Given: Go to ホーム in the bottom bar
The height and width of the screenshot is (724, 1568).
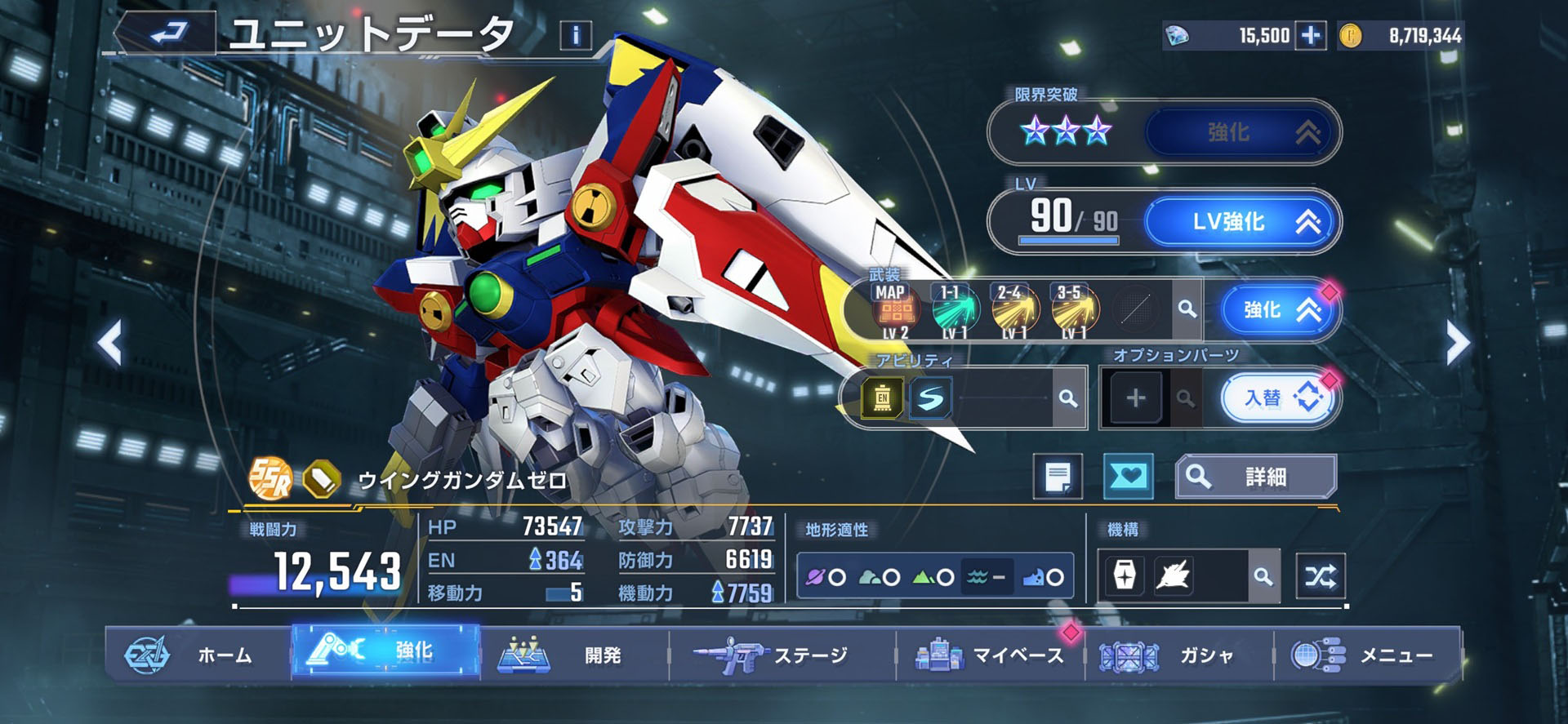Looking at the screenshot, I should click(196, 655).
